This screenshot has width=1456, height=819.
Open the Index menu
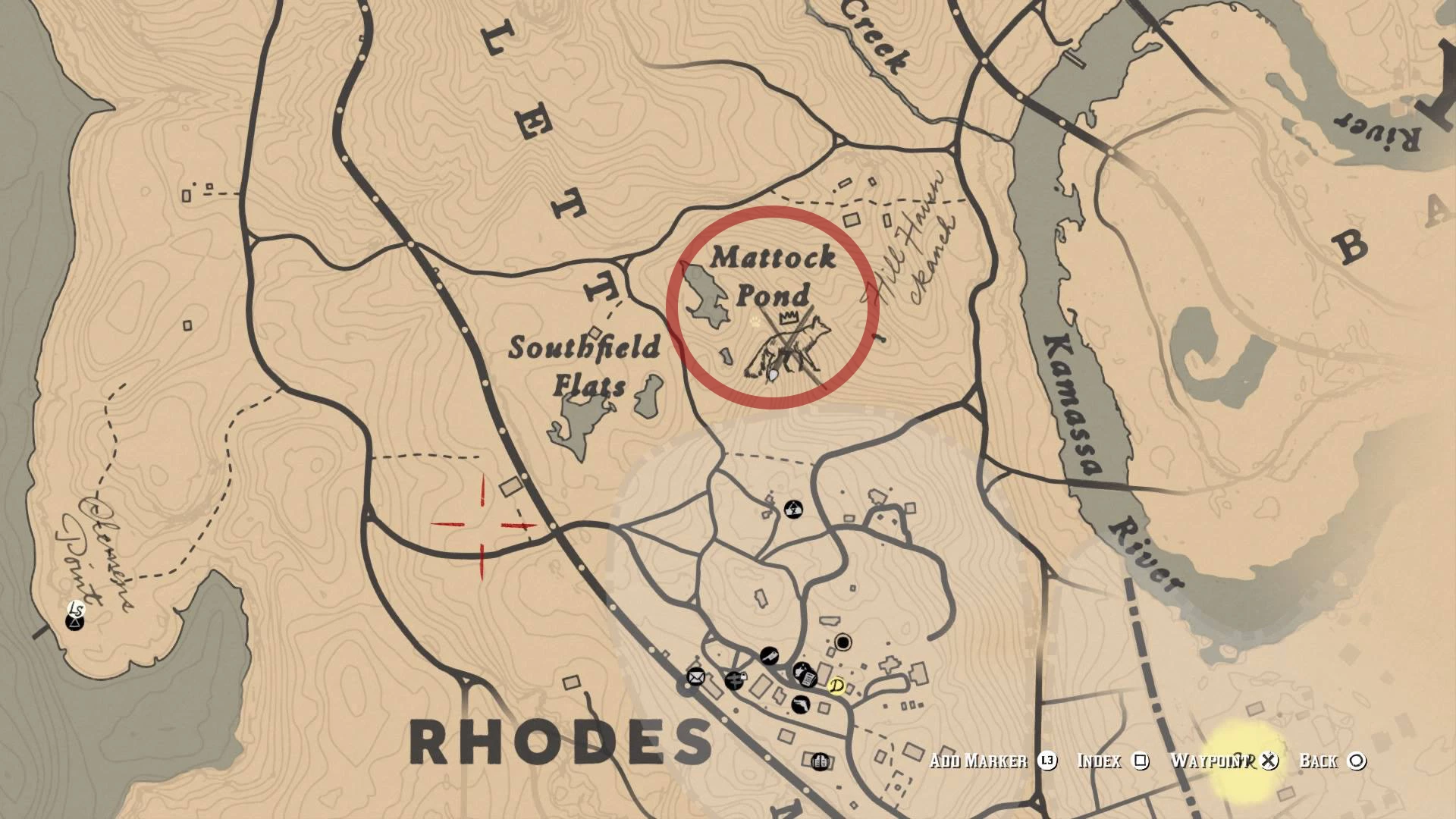click(x=1100, y=762)
